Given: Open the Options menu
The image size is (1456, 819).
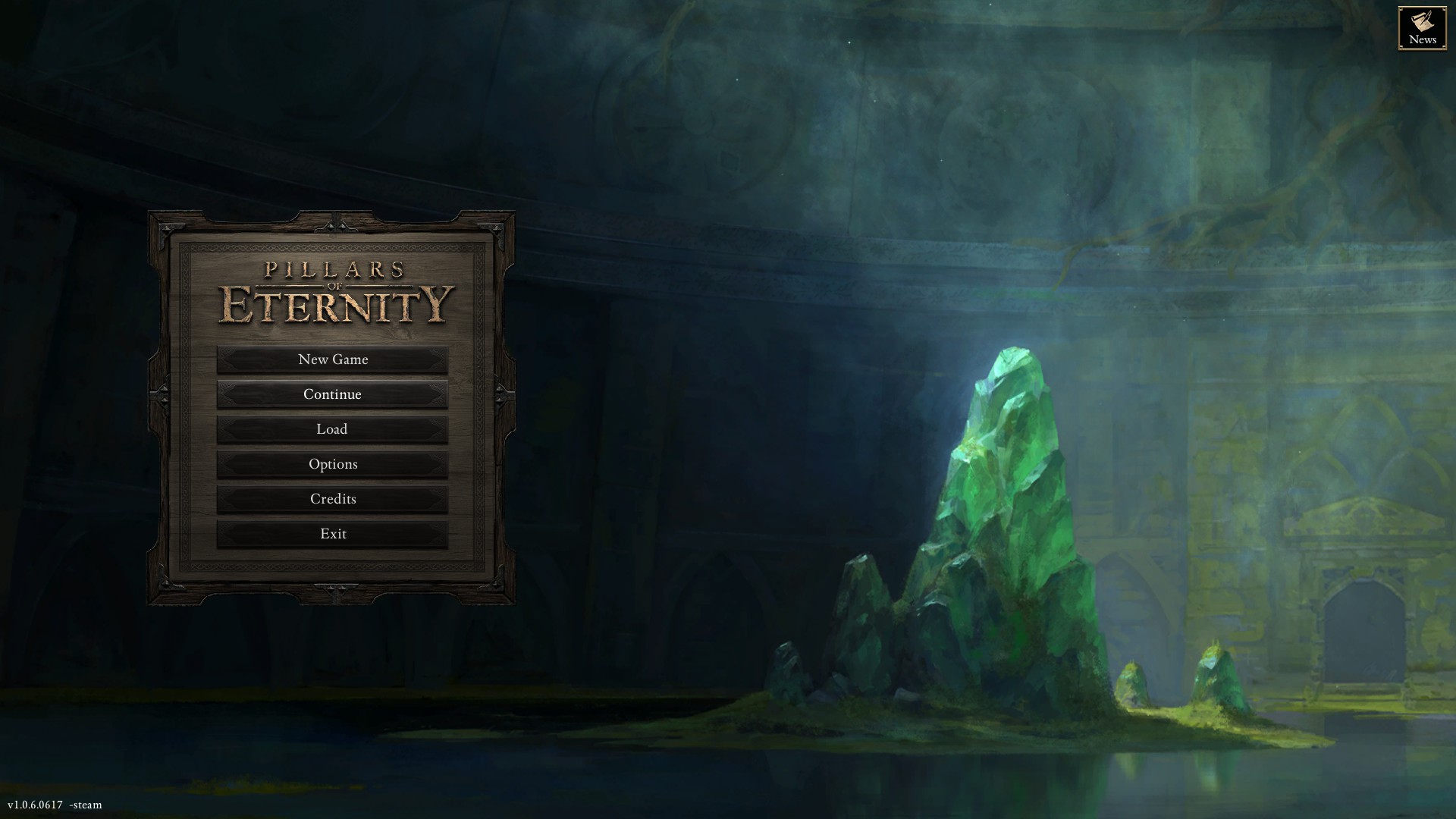Looking at the screenshot, I should click(334, 464).
